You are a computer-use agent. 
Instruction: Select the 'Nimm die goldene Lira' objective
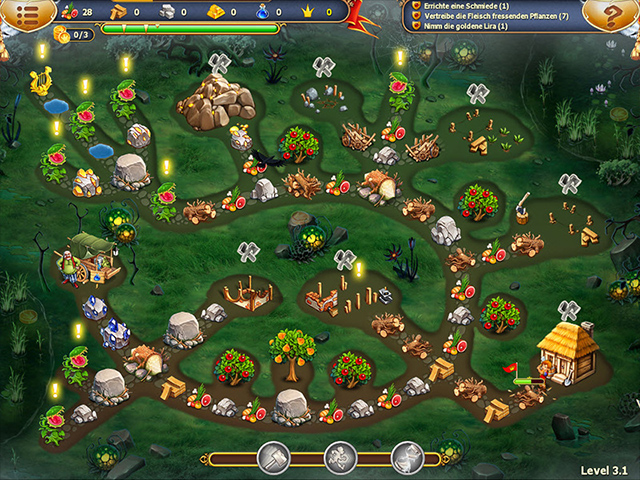(x=468, y=28)
